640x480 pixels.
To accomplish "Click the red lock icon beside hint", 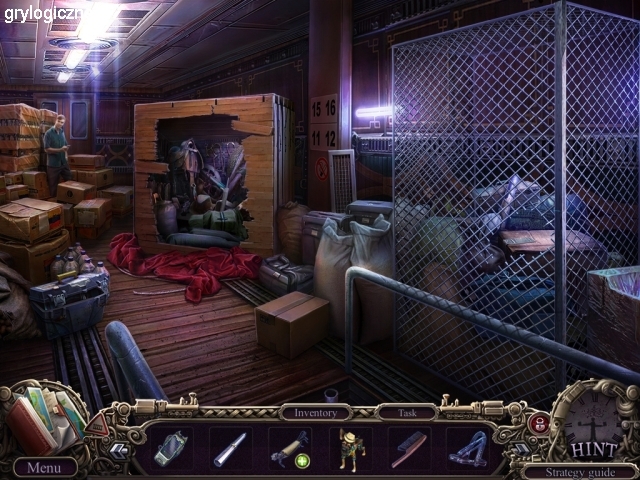I will click(x=538, y=422).
